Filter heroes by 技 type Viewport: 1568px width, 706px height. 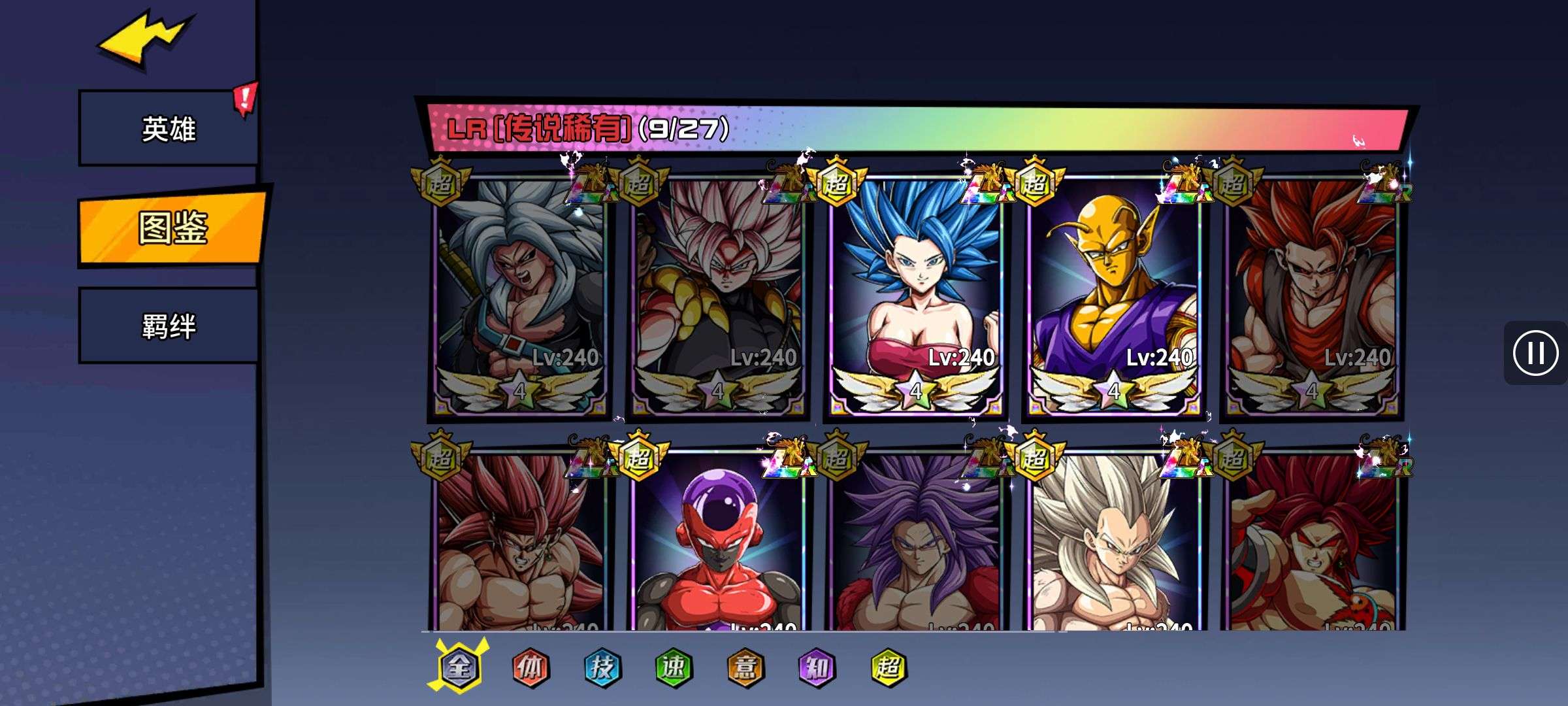click(602, 667)
